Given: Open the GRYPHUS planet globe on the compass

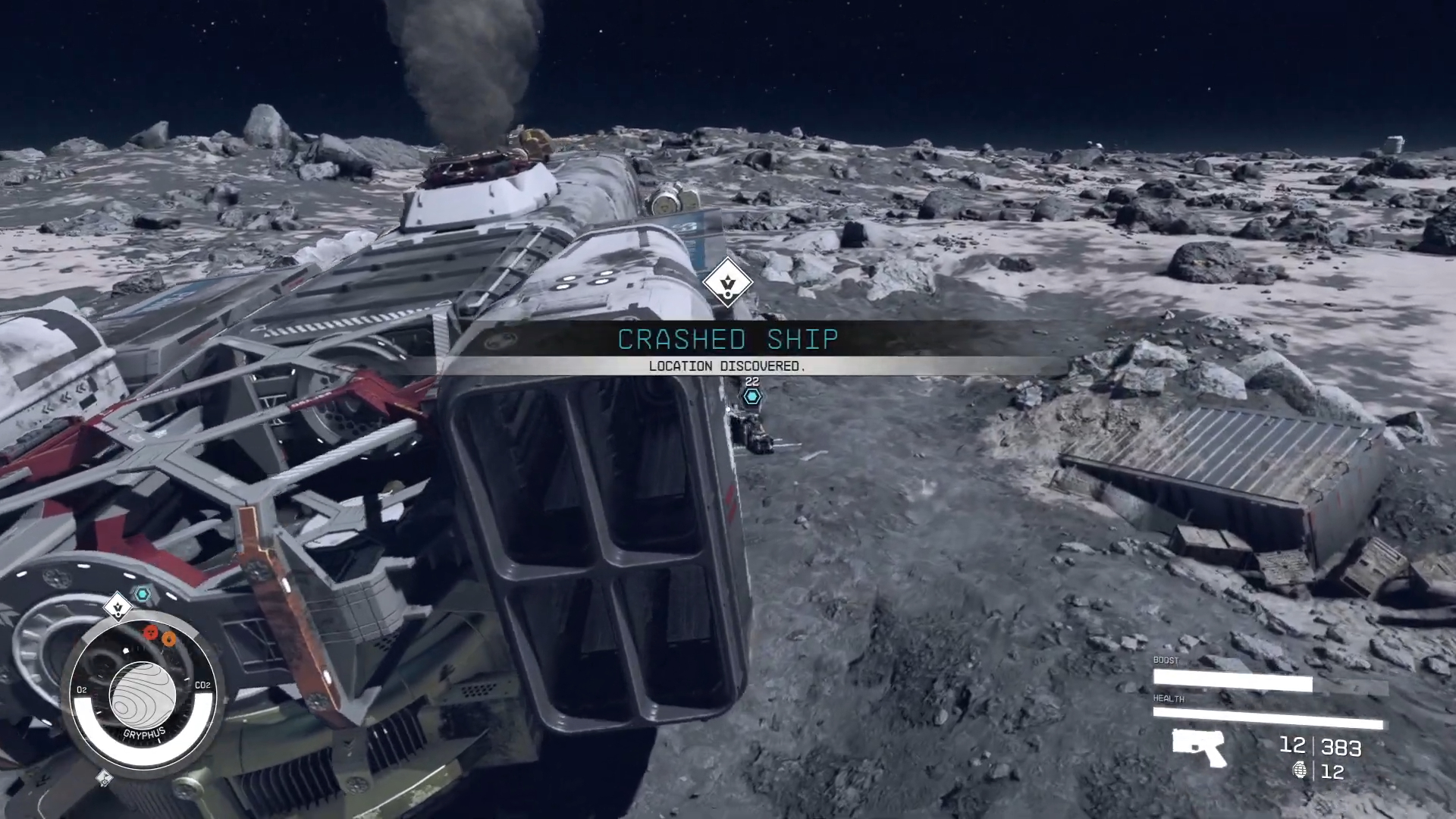Looking at the screenshot, I should pos(143,695).
